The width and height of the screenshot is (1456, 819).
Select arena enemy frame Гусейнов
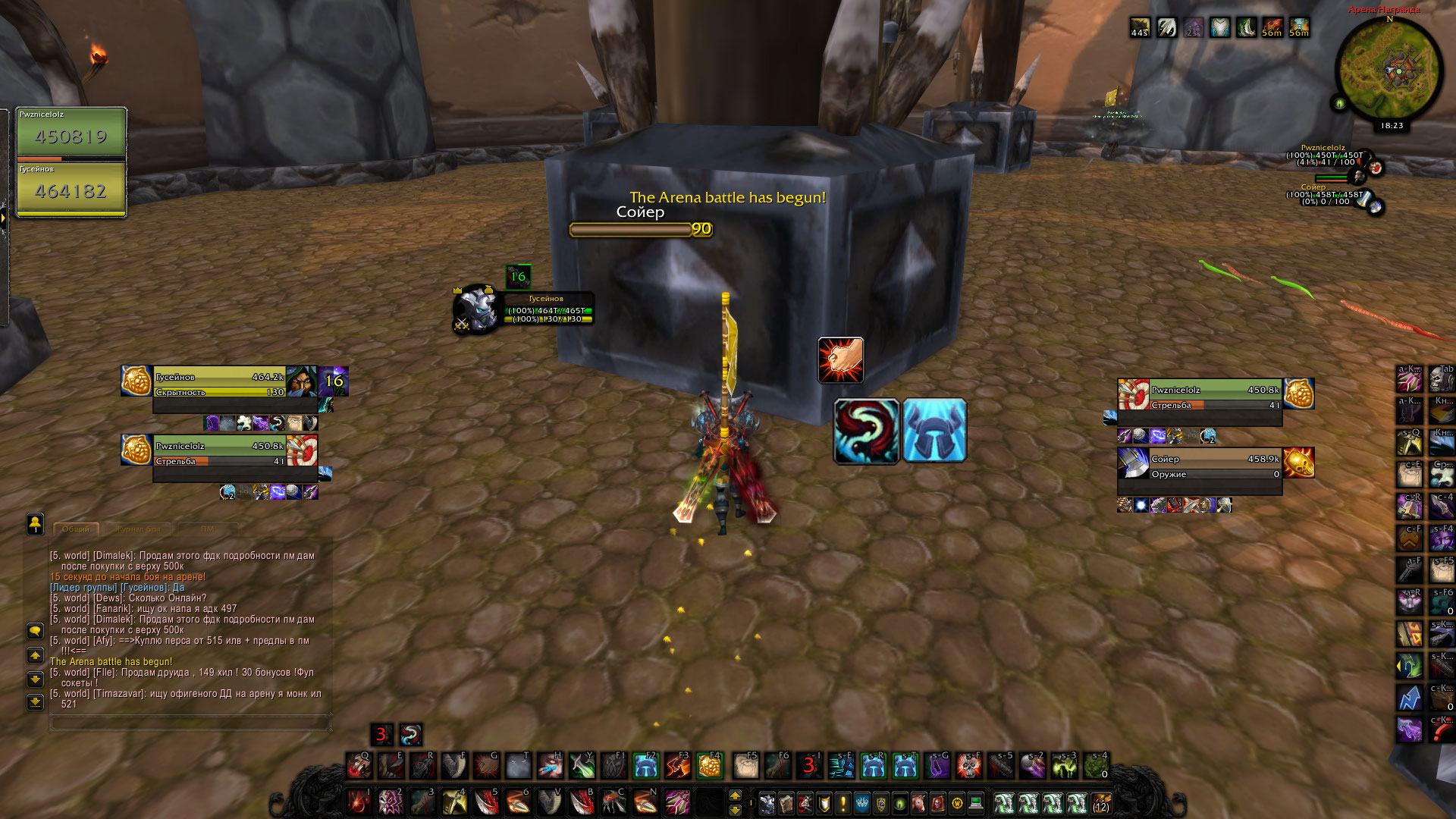tap(220, 384)
